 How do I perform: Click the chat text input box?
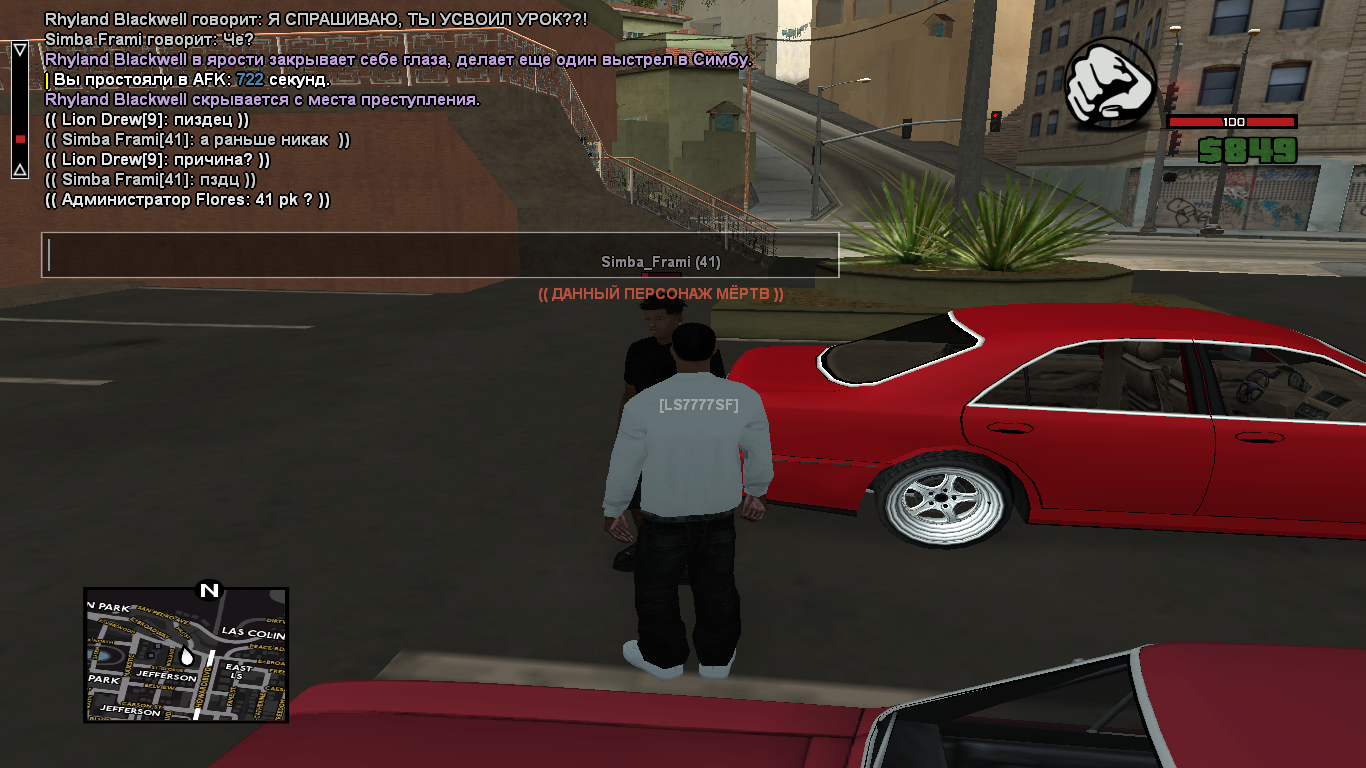(440, 255)
